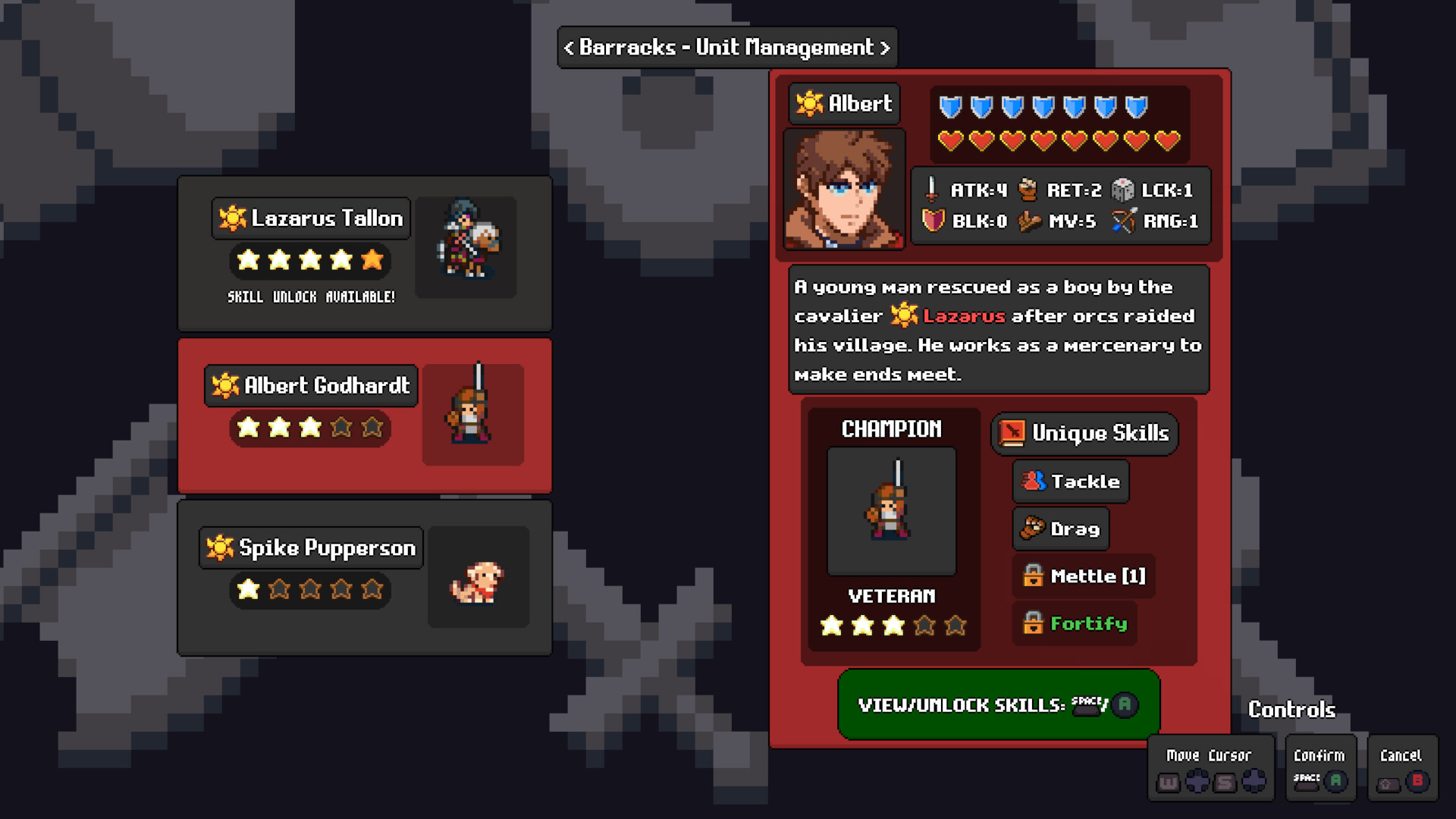The width and height of the screenshot is (1456, 819).
Task: Click the boot MV stat icon
Action: click(x=1029, y=221)
